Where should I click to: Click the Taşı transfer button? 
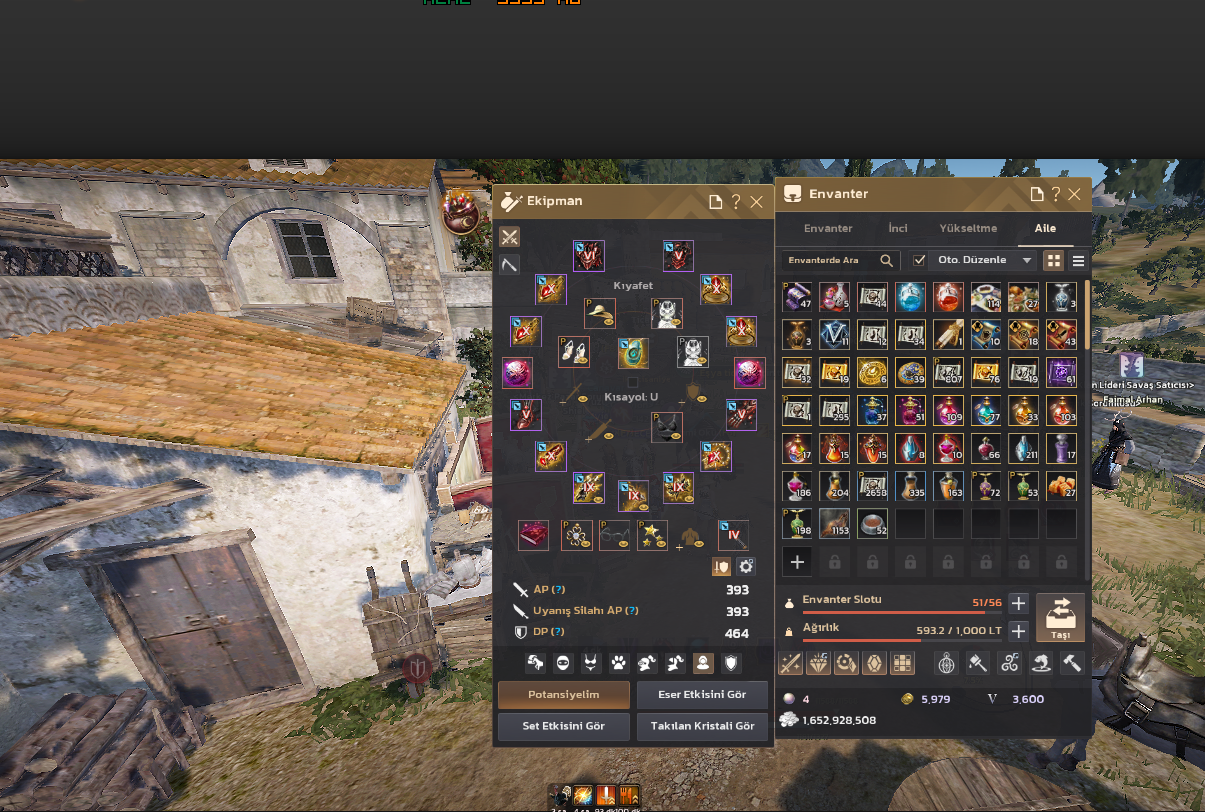pos(1060,617)
